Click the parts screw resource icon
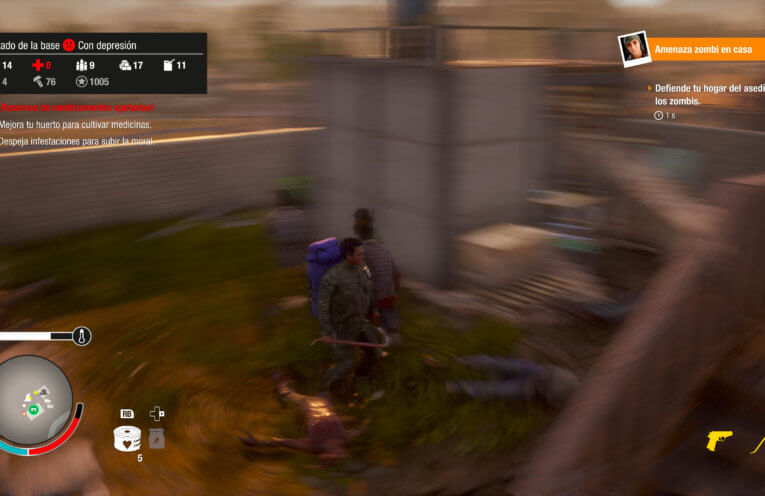 [x=38, y=82]
